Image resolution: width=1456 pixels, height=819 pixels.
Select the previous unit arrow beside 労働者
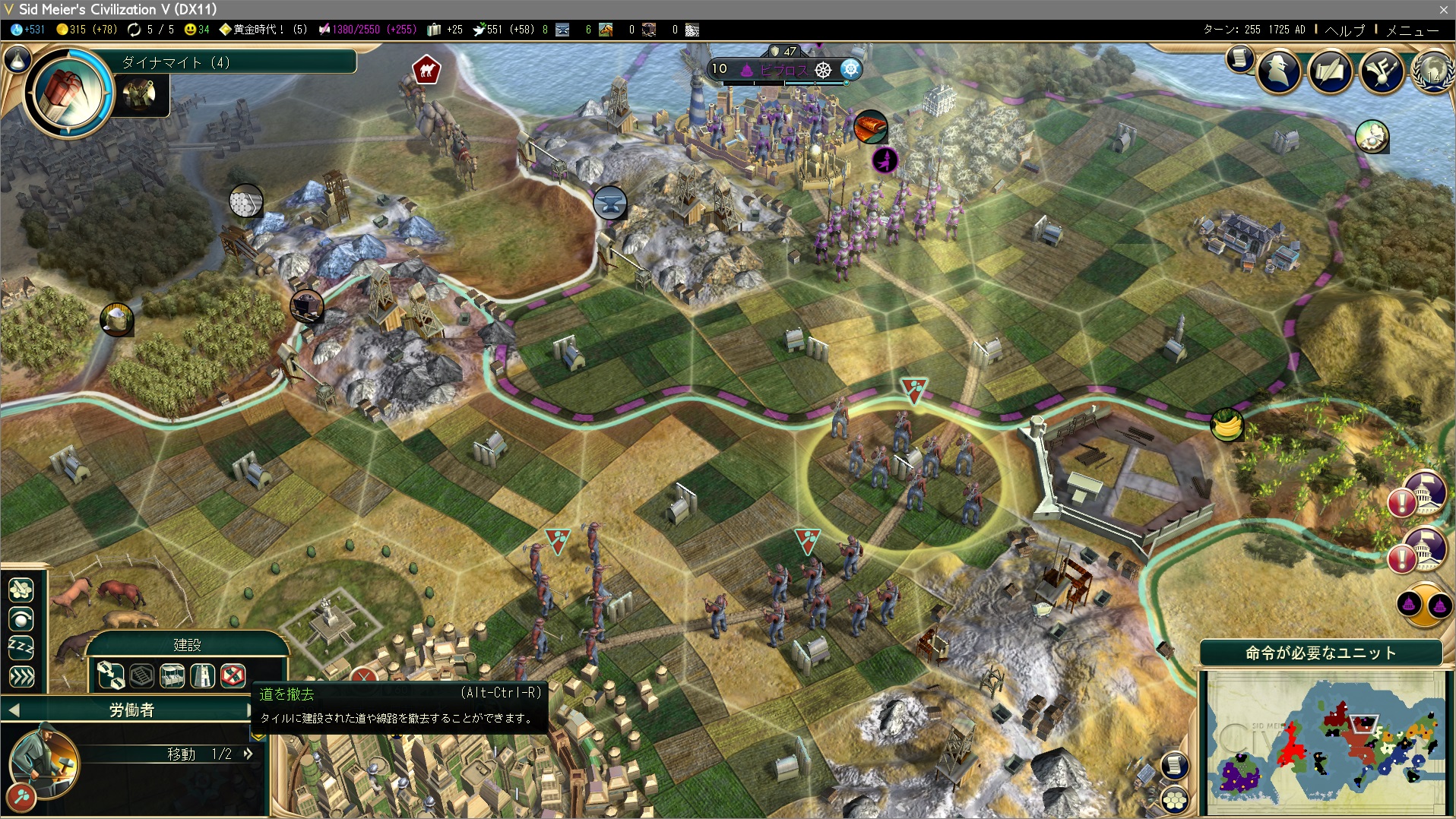[x=14, y=710]
